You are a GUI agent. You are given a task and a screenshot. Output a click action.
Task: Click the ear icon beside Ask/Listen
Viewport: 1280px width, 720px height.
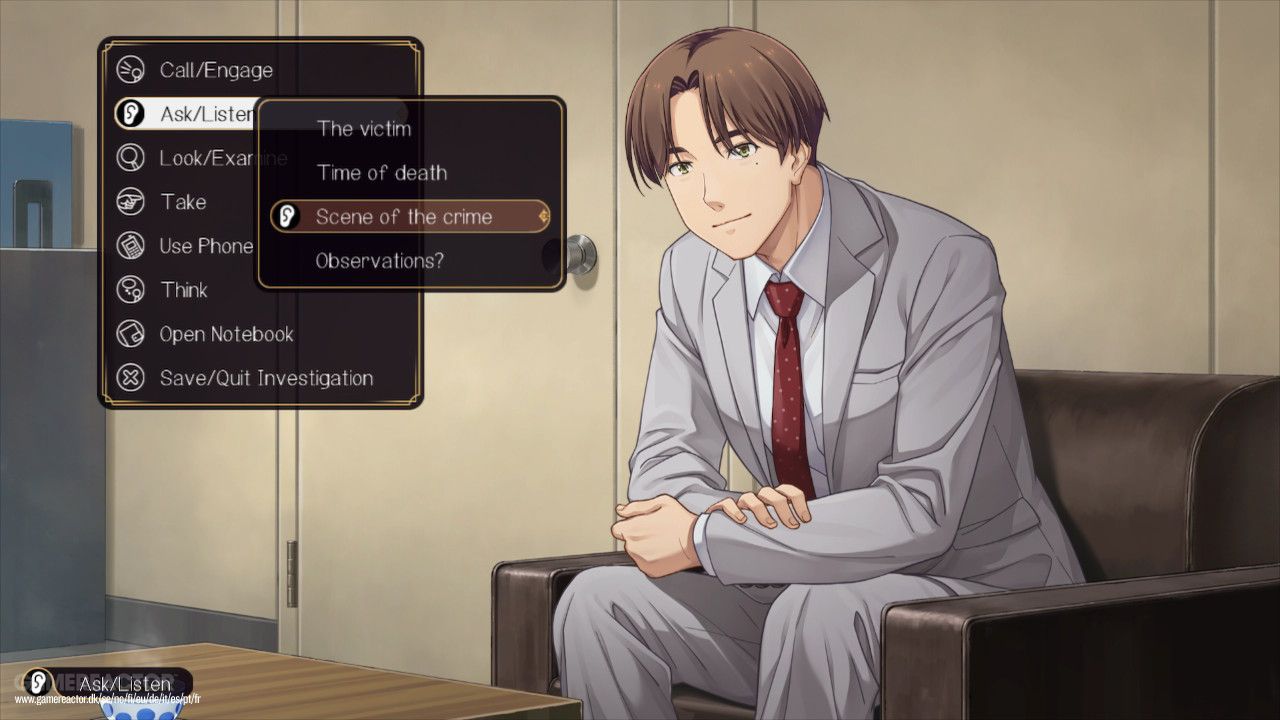(131, 114)
